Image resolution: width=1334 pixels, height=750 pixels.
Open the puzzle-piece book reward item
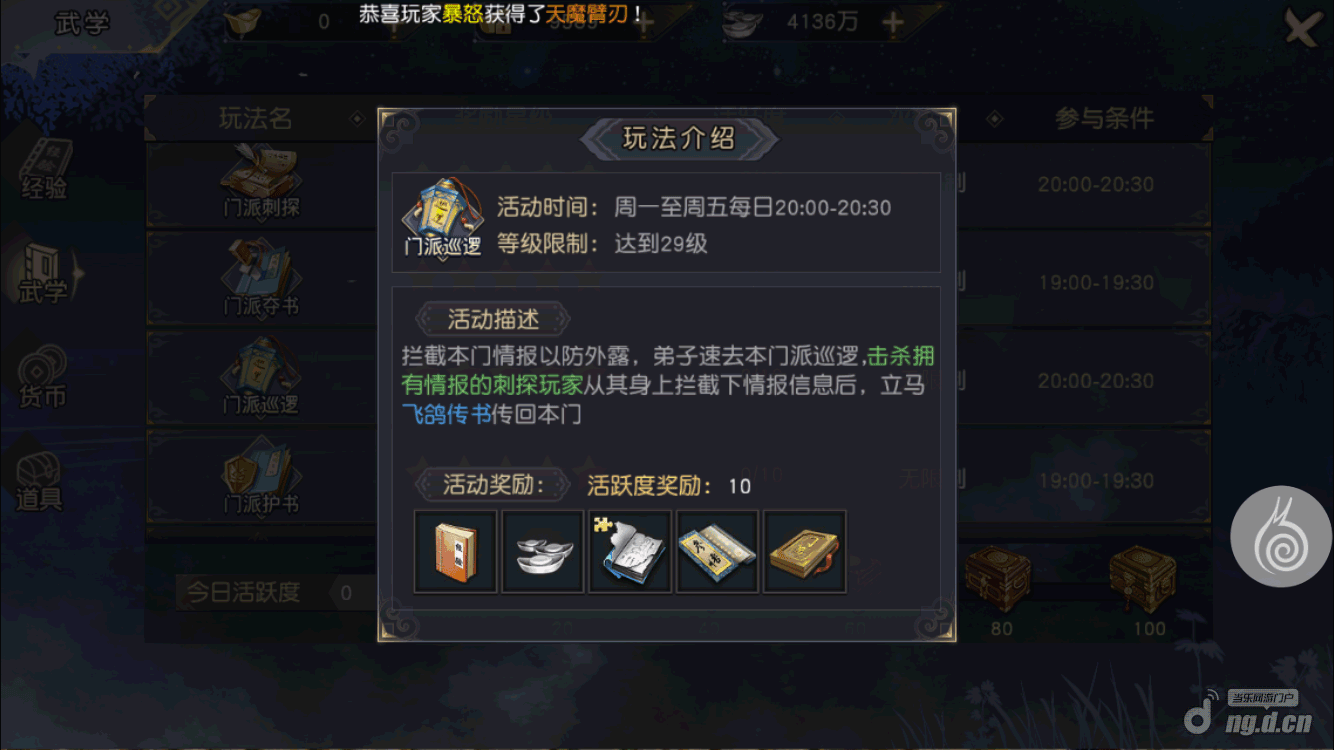point(630,551)
